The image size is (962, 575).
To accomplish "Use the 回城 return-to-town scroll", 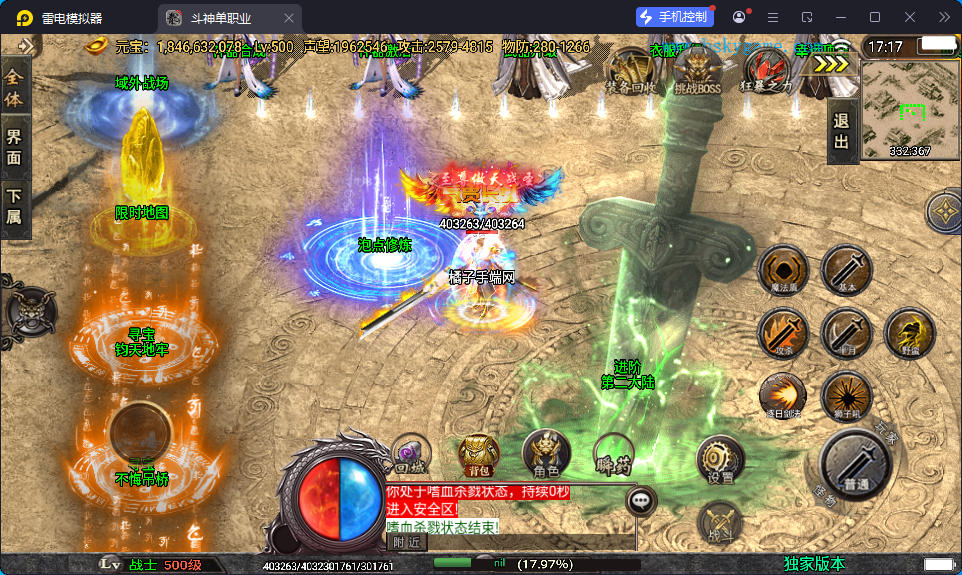I will [410, 454].
